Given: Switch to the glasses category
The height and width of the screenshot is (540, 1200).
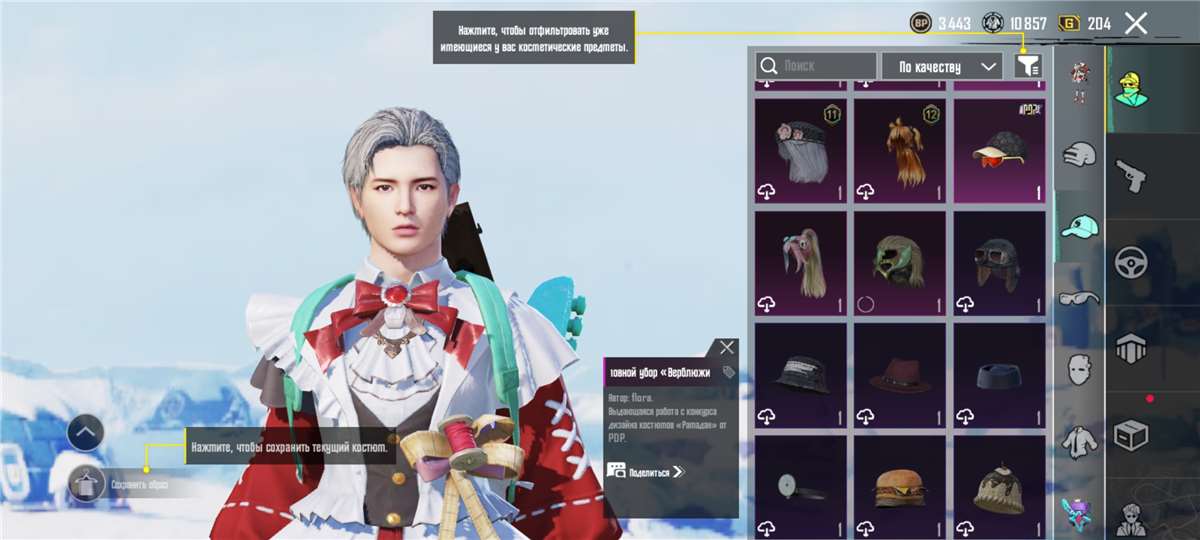Looking at the screenshot, I should pyautogui.click(x=1079, y=296).
